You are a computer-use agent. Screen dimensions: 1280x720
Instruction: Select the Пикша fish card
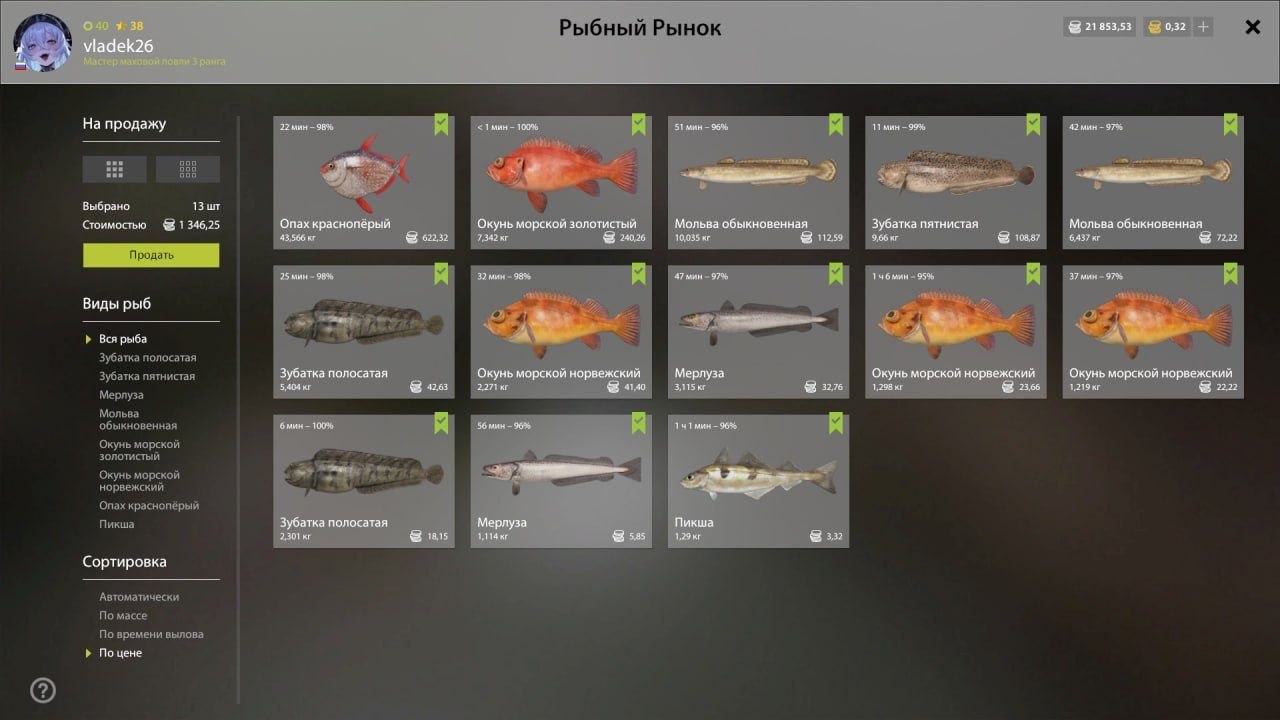tap(758, 480)
